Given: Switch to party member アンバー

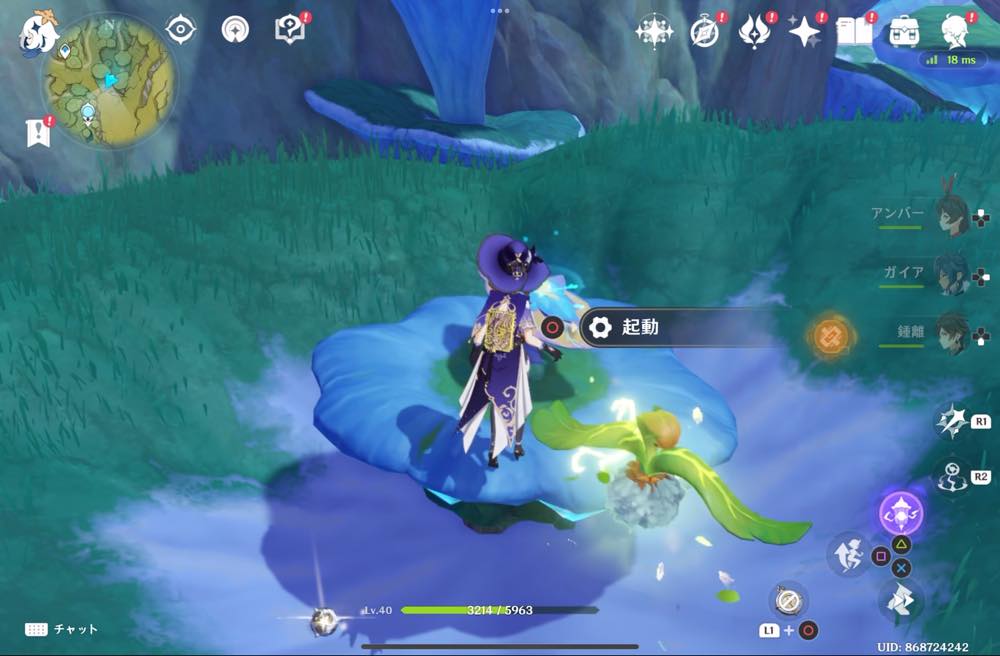Looking at the screenshot, I should (950, 215).
